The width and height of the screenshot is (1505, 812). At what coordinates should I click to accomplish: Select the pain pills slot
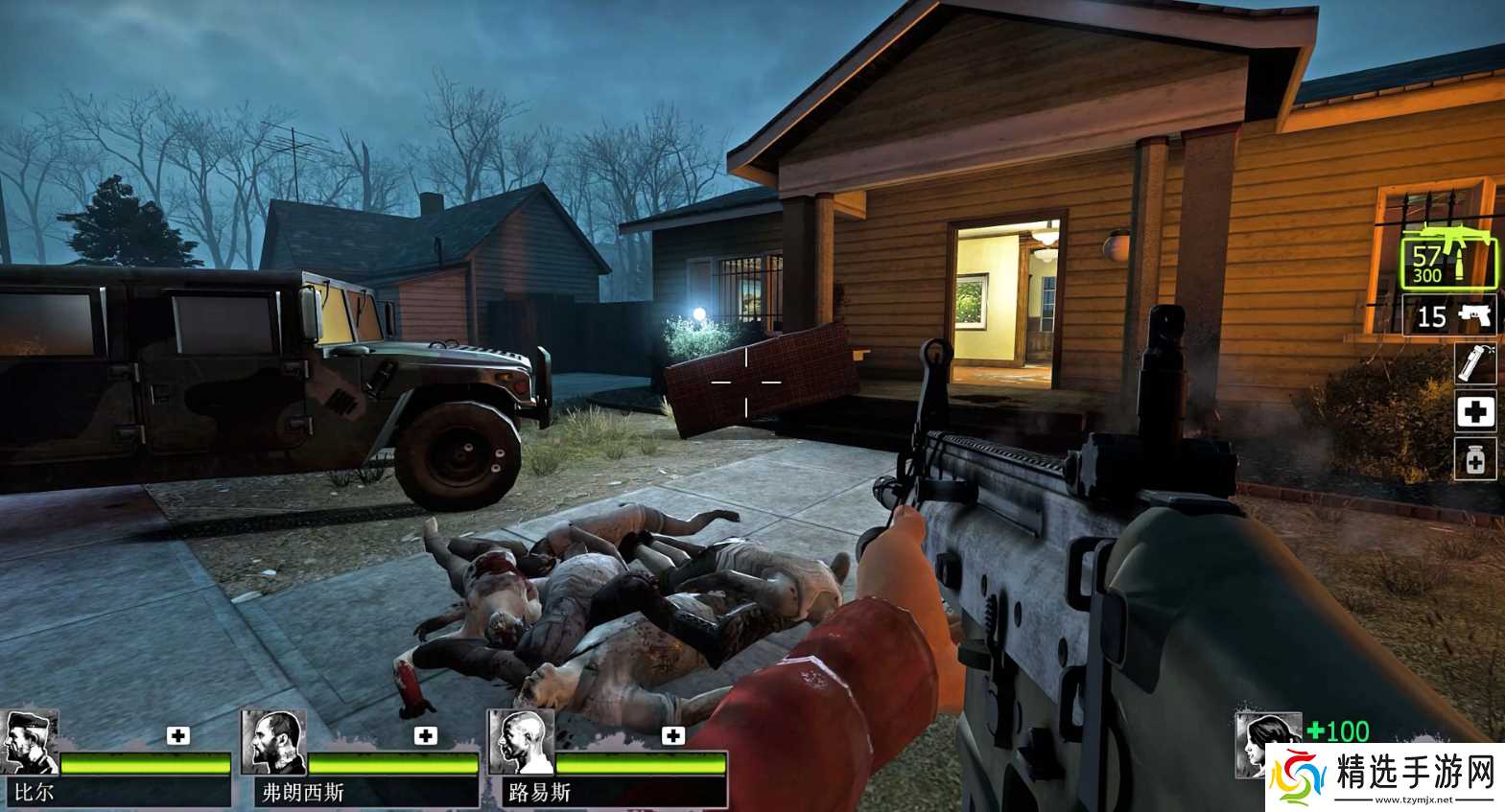1475,460
